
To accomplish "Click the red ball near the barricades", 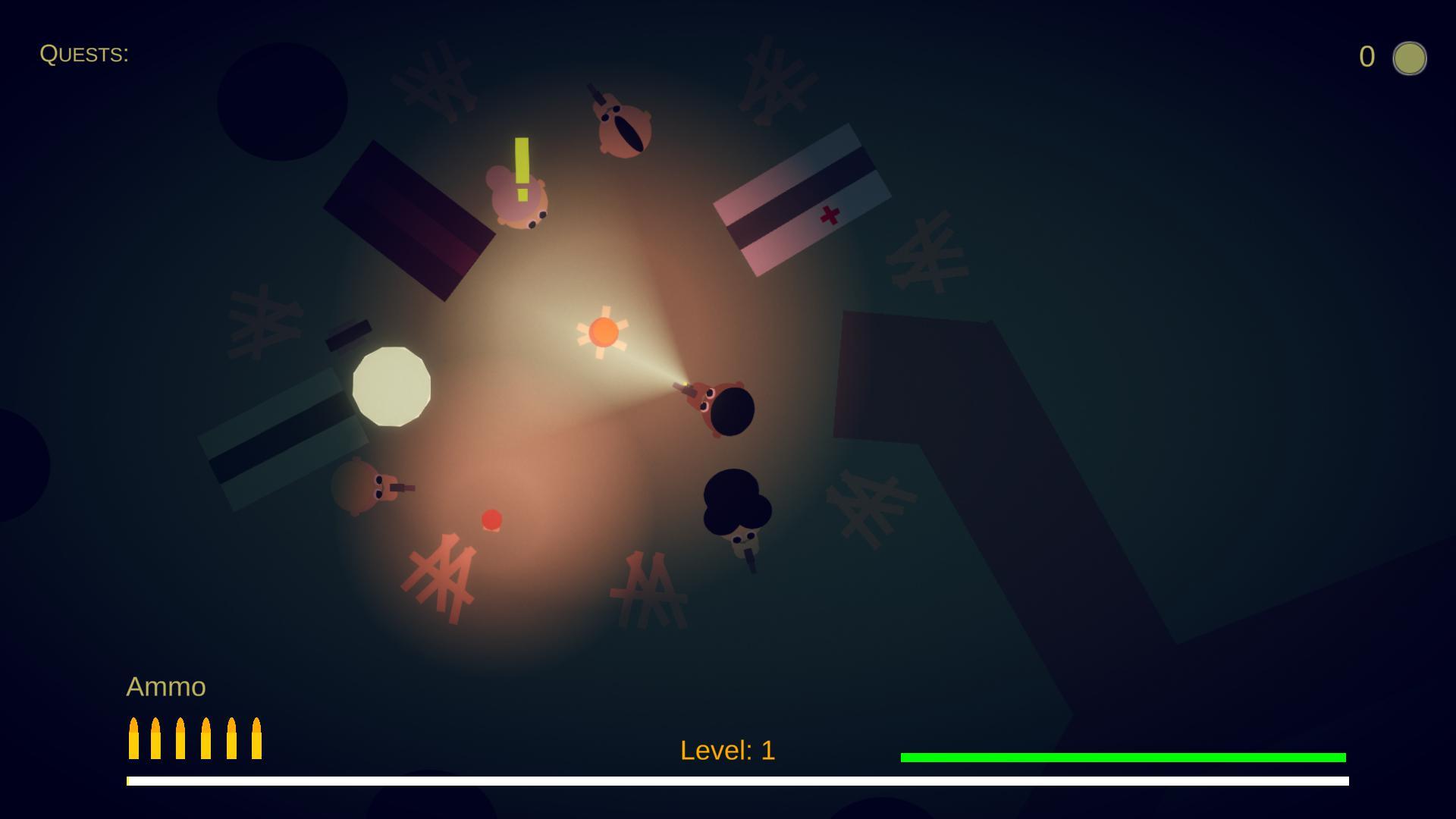I will 491,520.
